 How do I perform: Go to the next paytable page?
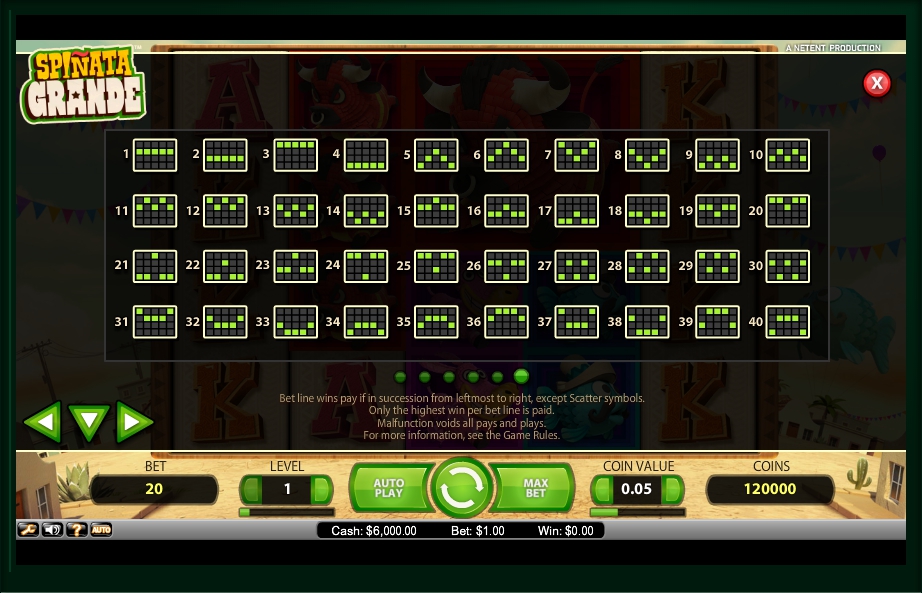134,422
